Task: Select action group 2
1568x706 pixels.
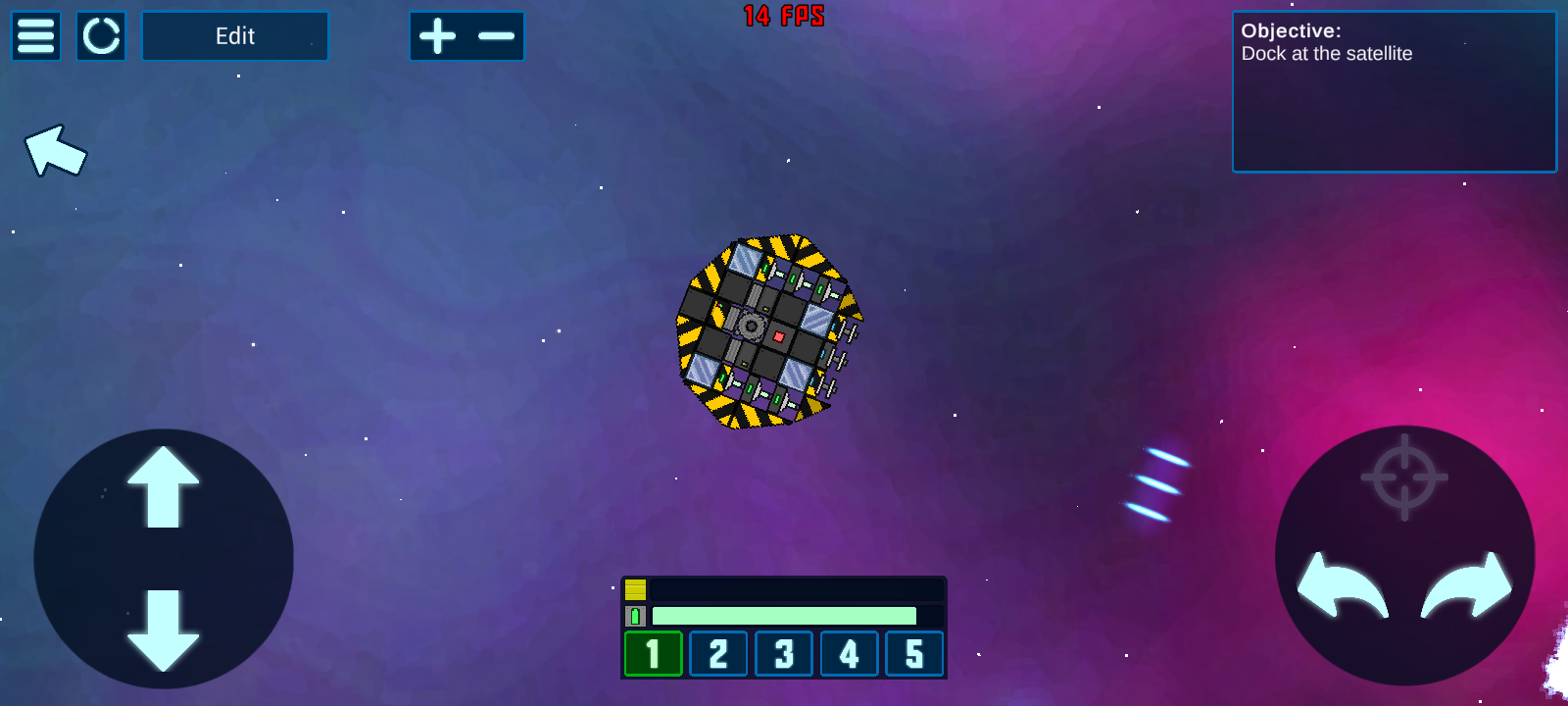Action: click(x=718, y=654)
